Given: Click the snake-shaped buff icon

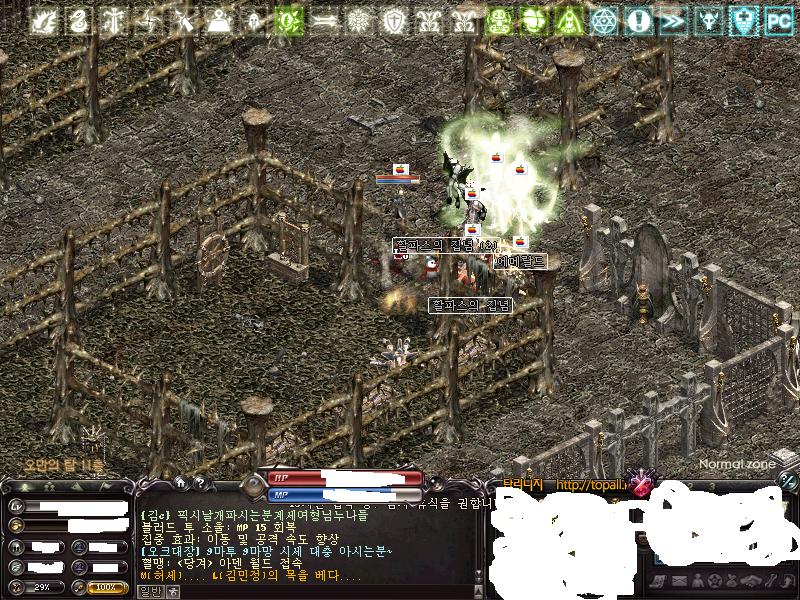Looking at the screenshot, I should [x=81, y=19].
